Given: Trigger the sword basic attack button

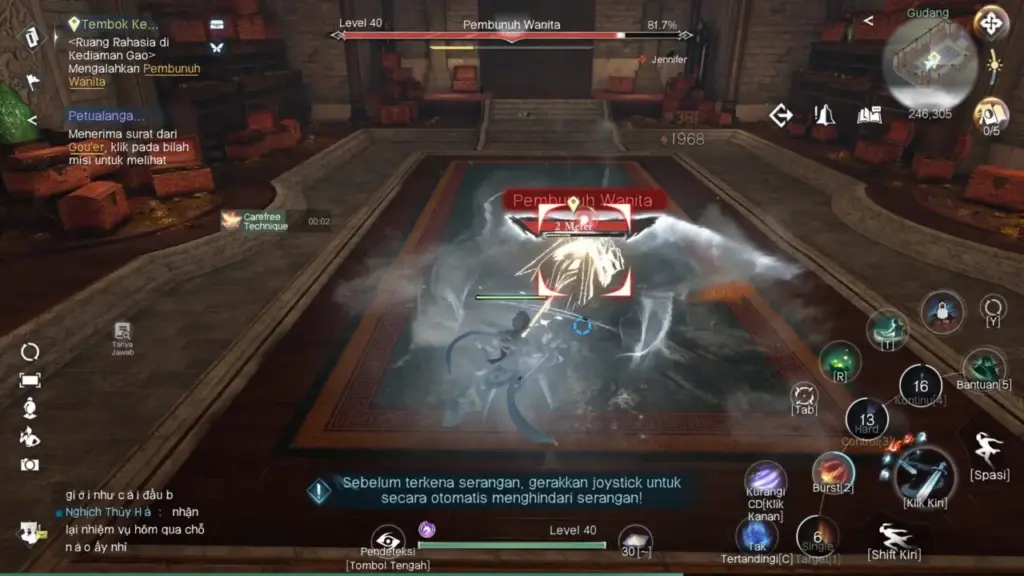Looking at the screenshot, I should coord(924,472).
